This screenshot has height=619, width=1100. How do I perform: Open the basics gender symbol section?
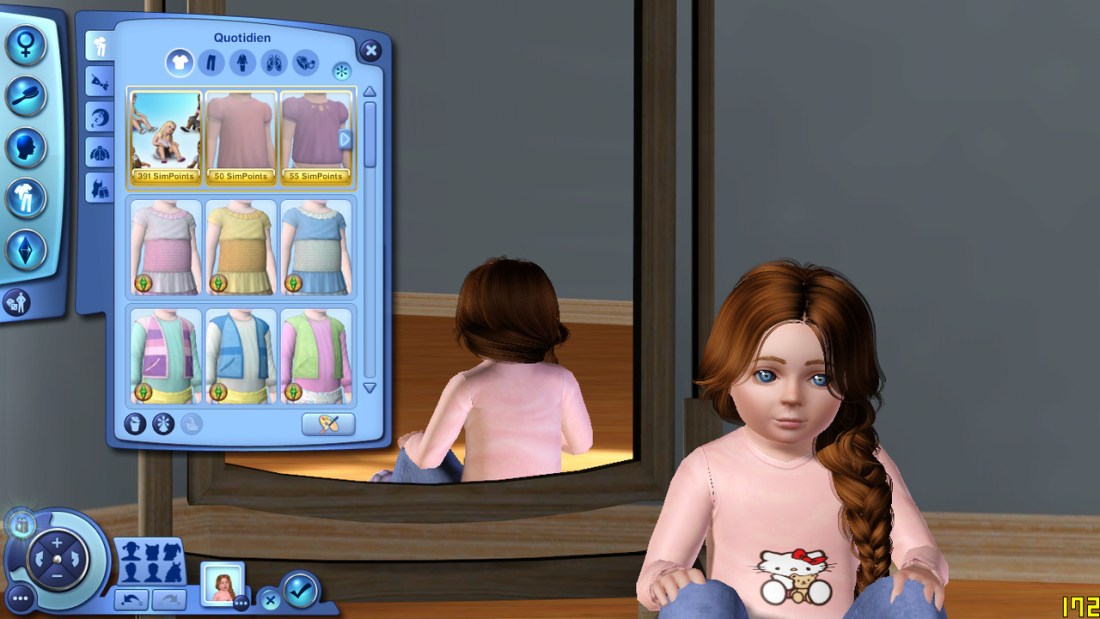click(26, 44)
